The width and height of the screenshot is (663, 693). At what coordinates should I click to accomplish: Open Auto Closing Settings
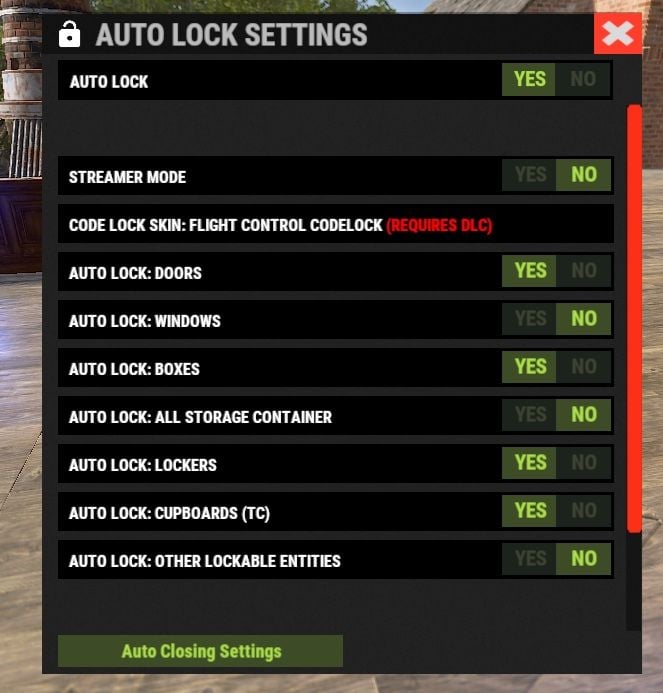[201, 651]
